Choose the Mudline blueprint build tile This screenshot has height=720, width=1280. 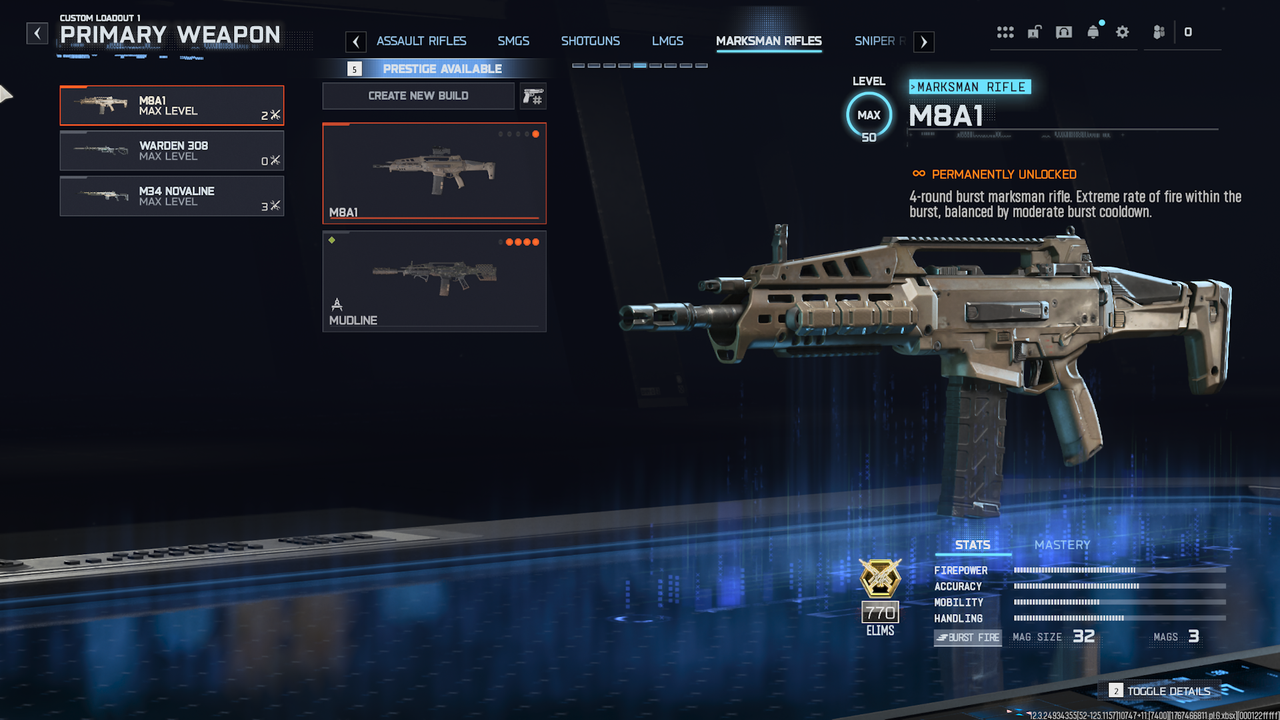click(434, 280)
